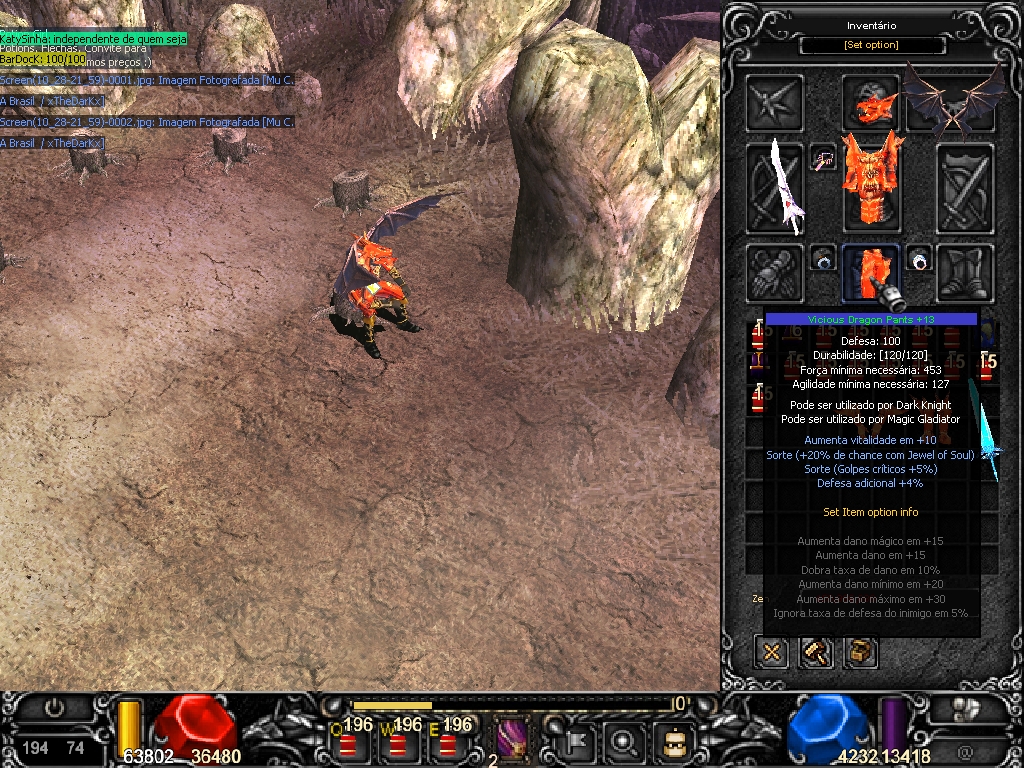
Task: Click the pendant slot beside the armor
Action: [x=823, y=158]
